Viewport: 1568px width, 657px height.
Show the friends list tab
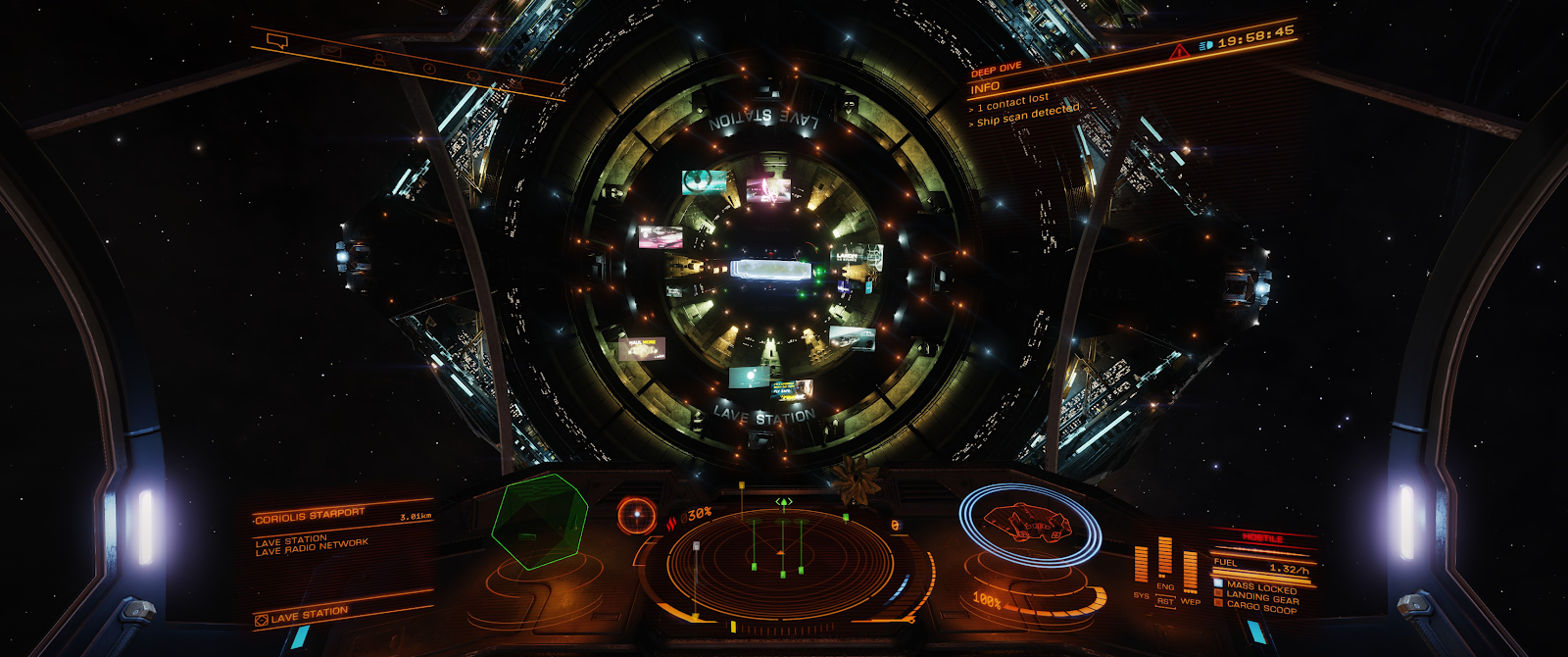(x=379, y=60)
